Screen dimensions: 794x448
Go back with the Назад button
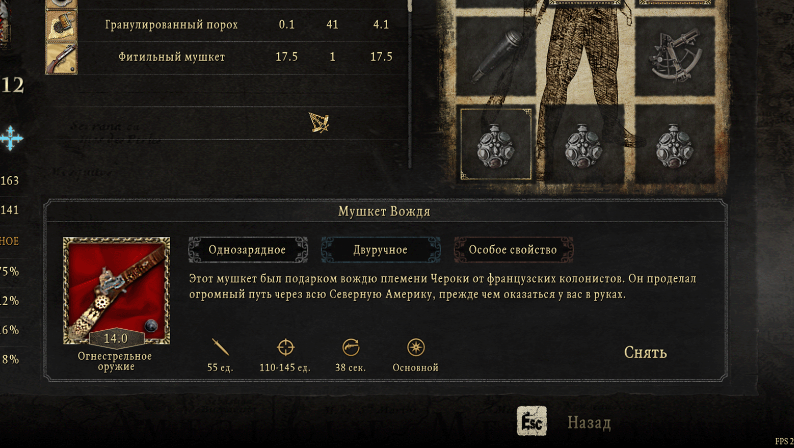click(x=588, y=423)
